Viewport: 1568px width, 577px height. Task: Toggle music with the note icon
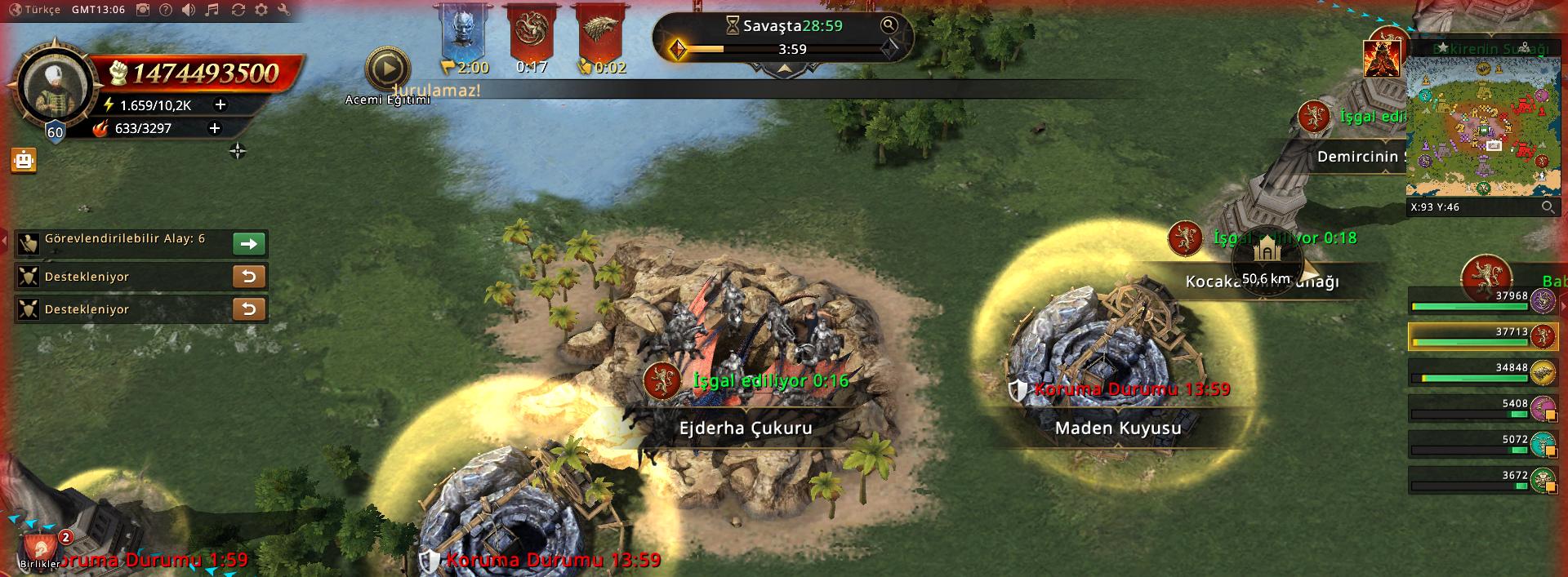[212, 10]
